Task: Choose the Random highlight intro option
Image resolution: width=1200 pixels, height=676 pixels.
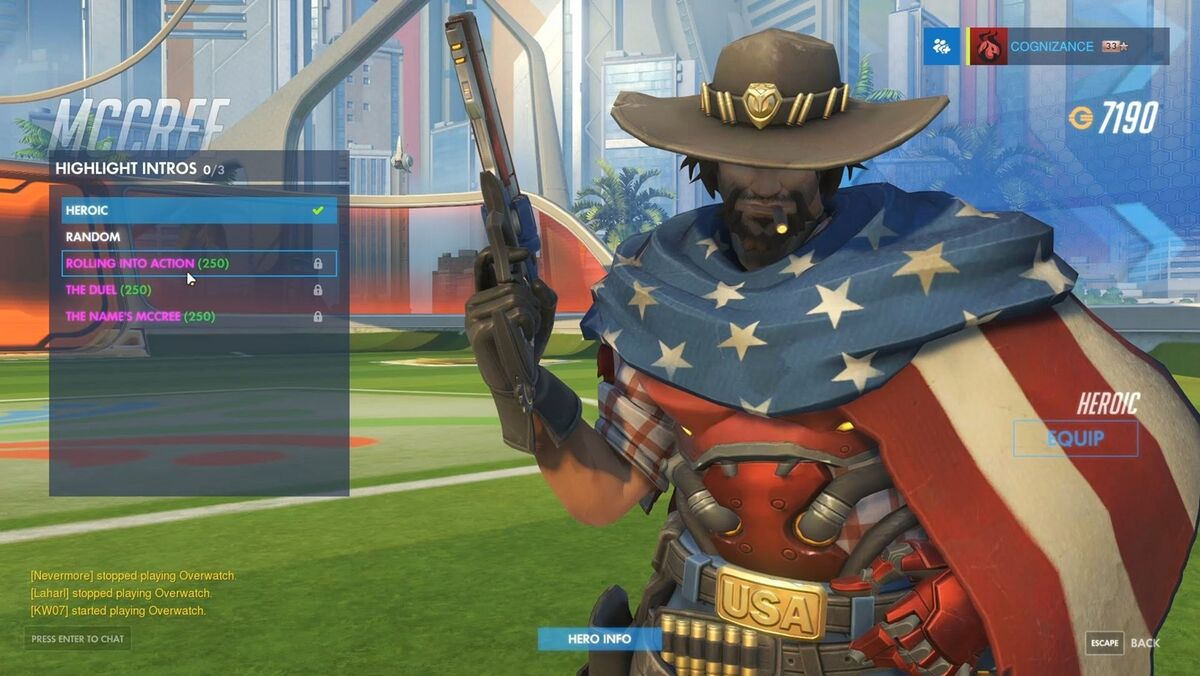Action: 199,237
